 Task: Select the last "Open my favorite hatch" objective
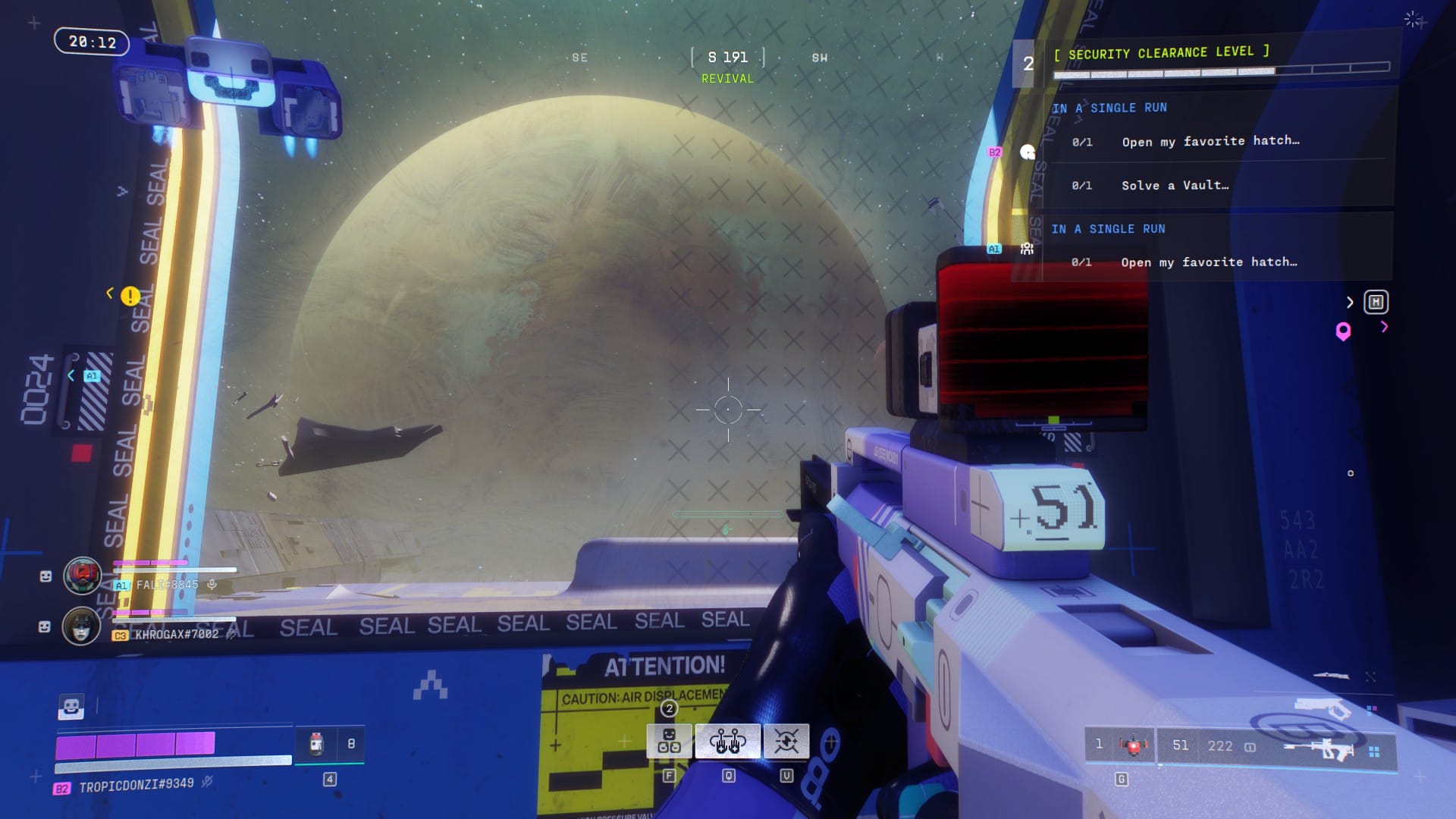1209,262
